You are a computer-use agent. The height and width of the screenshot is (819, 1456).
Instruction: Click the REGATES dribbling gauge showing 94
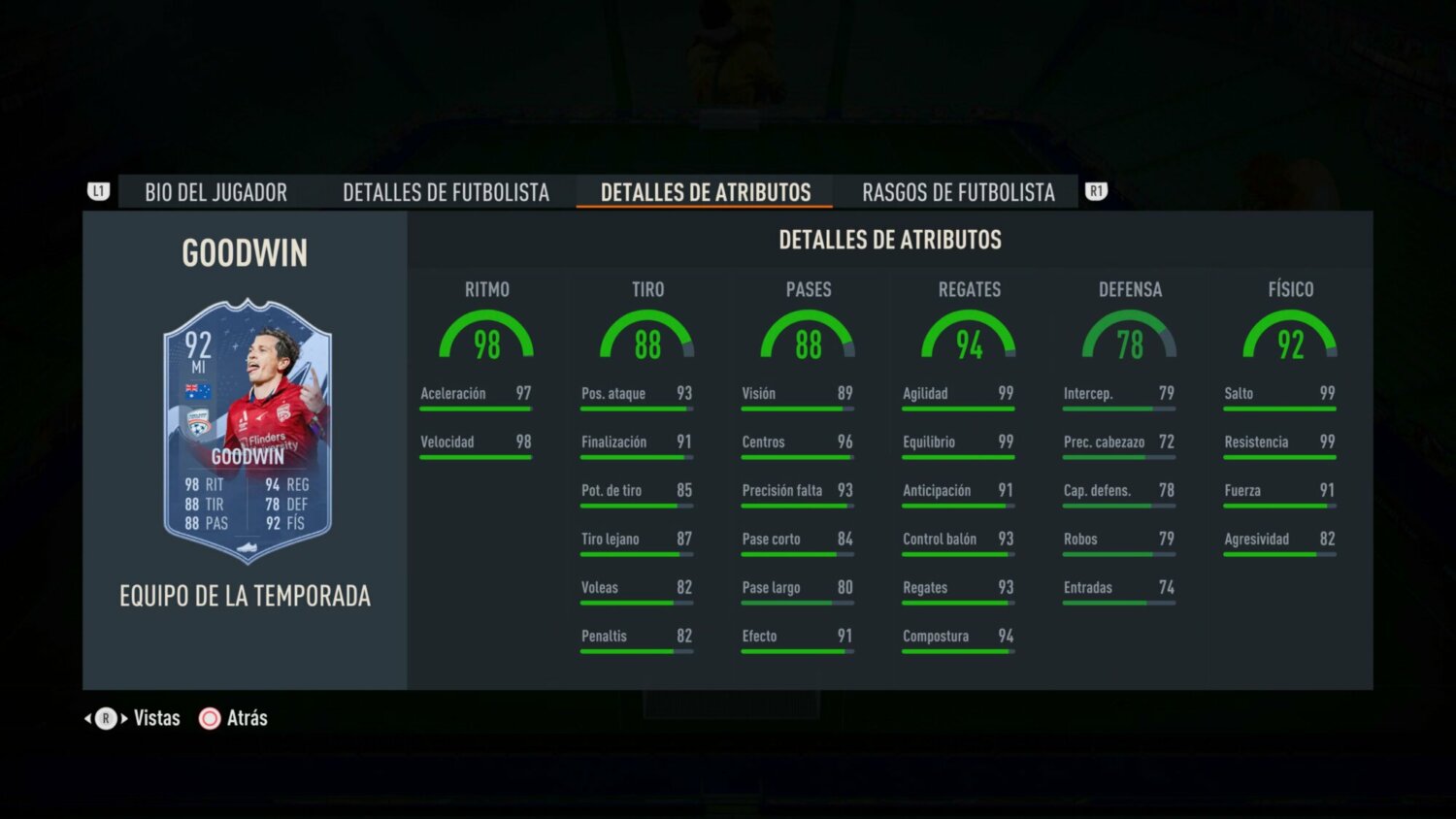tap(970, 338)
